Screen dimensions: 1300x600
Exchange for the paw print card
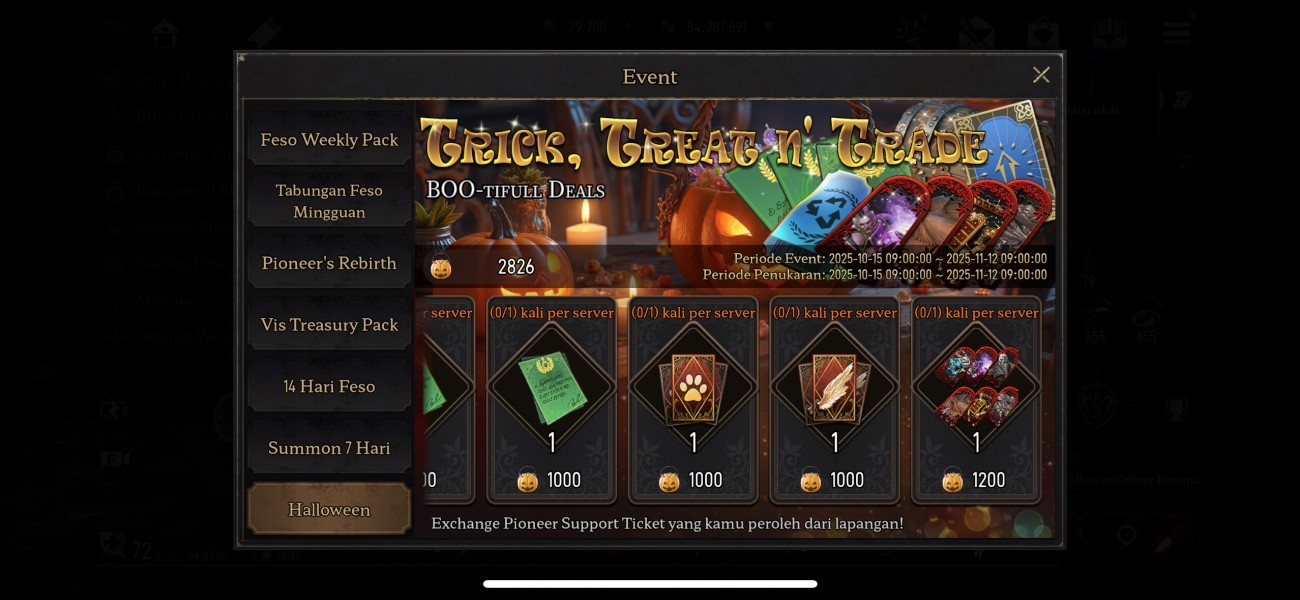[693, 398]
